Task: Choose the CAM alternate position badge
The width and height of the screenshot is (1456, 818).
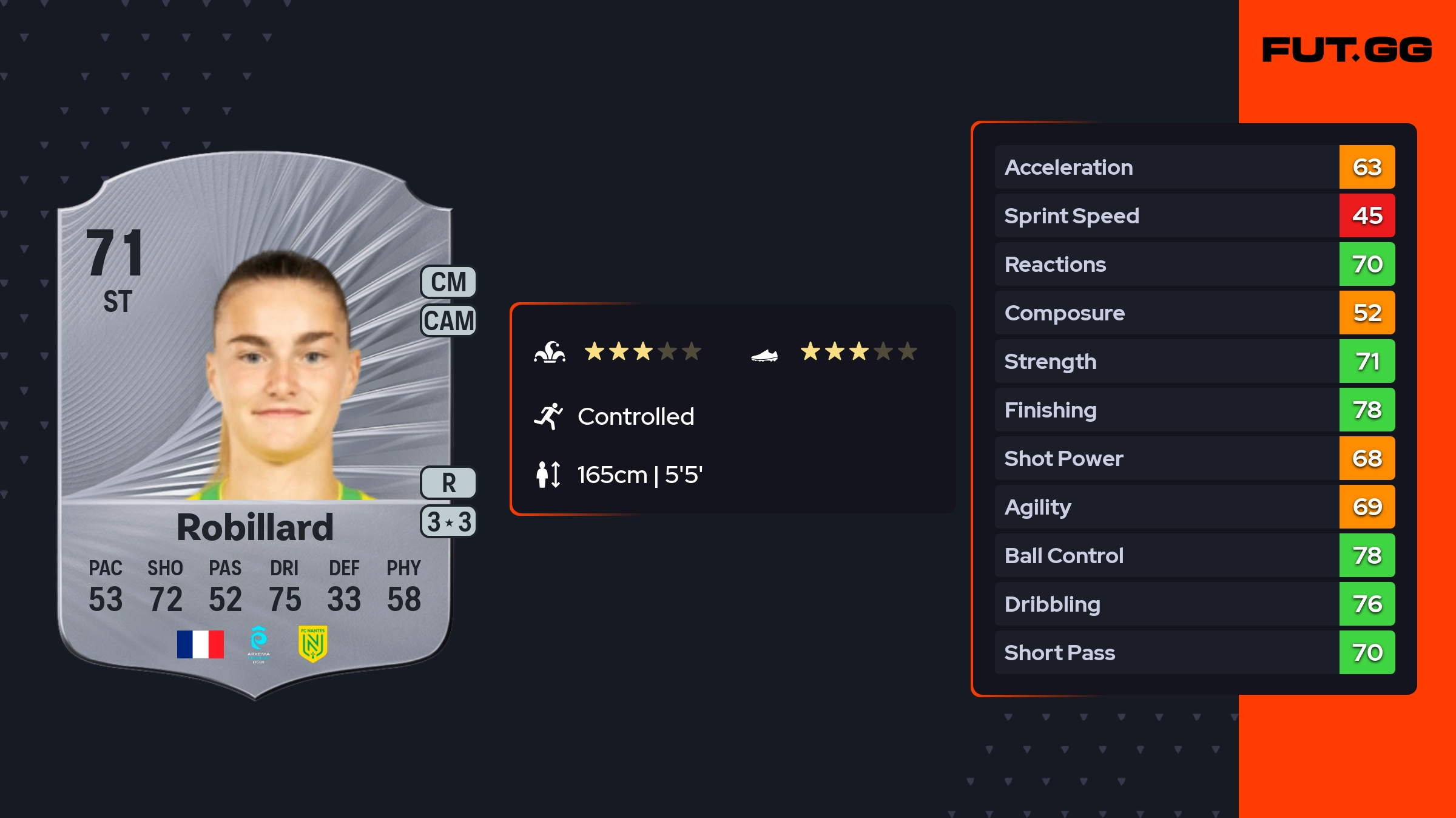Action: coord(448,320)
